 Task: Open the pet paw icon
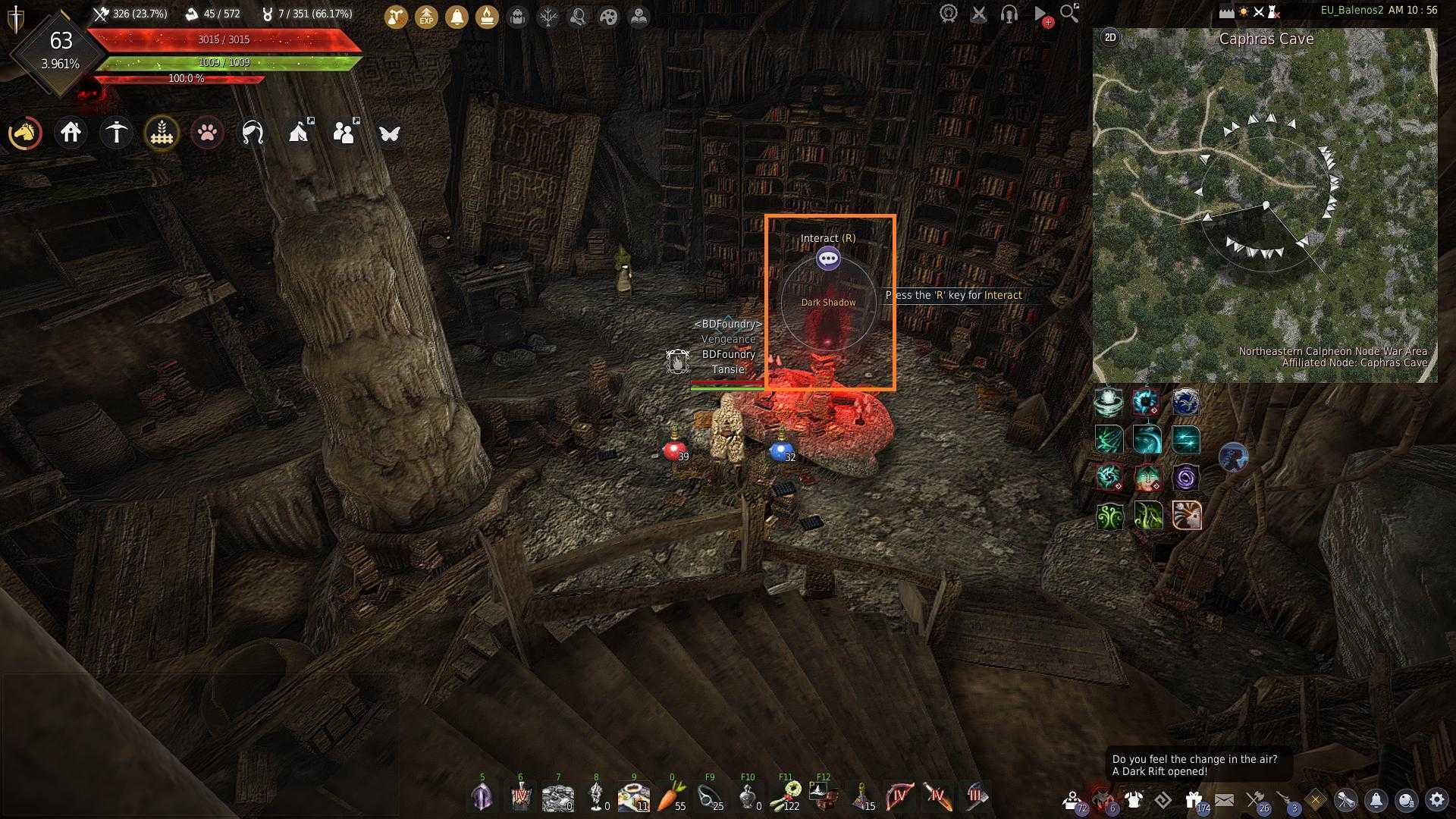point(207,133)
